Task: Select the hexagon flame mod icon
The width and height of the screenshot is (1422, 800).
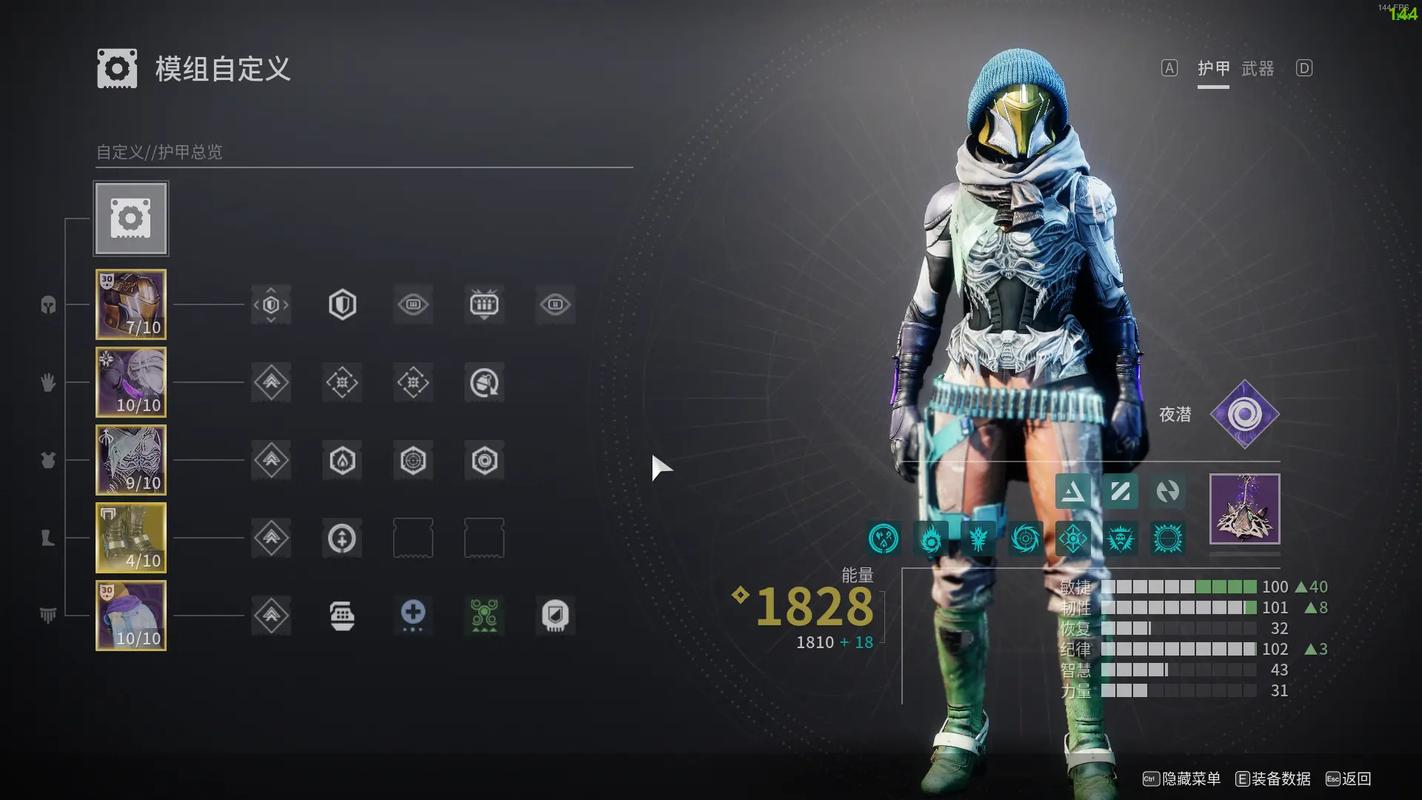Action: click(342, 460)
